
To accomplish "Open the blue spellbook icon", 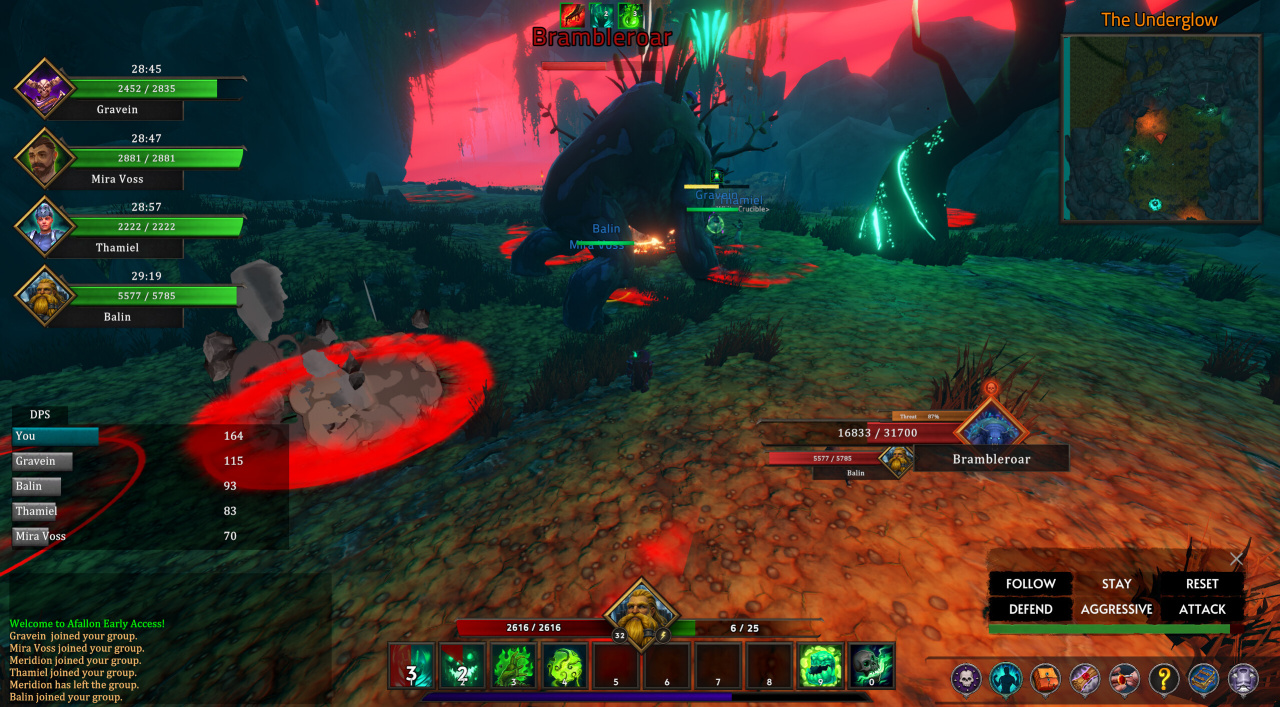I will pos(1203,679).
